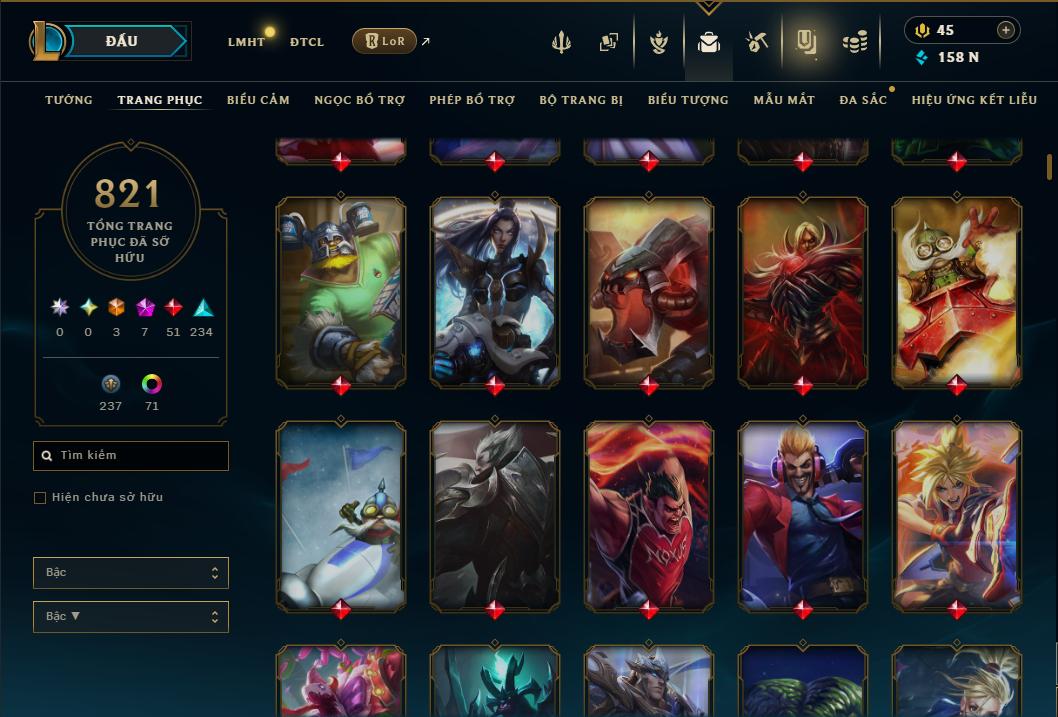This screenshot has height=717, width=1058.
Task: Pick the Draven skin wearing pink headphones
Action: click(x=803, y=515)
